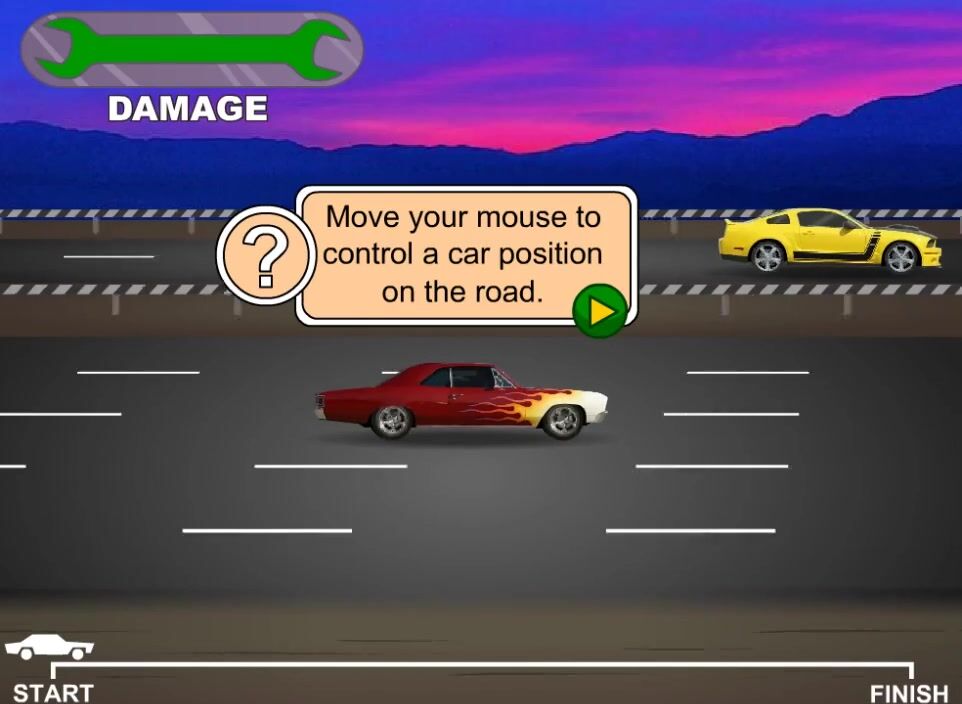Continue the tutorial with the green arrow button
This screenshot has height=704, width=962.
[x=599, y=312]
